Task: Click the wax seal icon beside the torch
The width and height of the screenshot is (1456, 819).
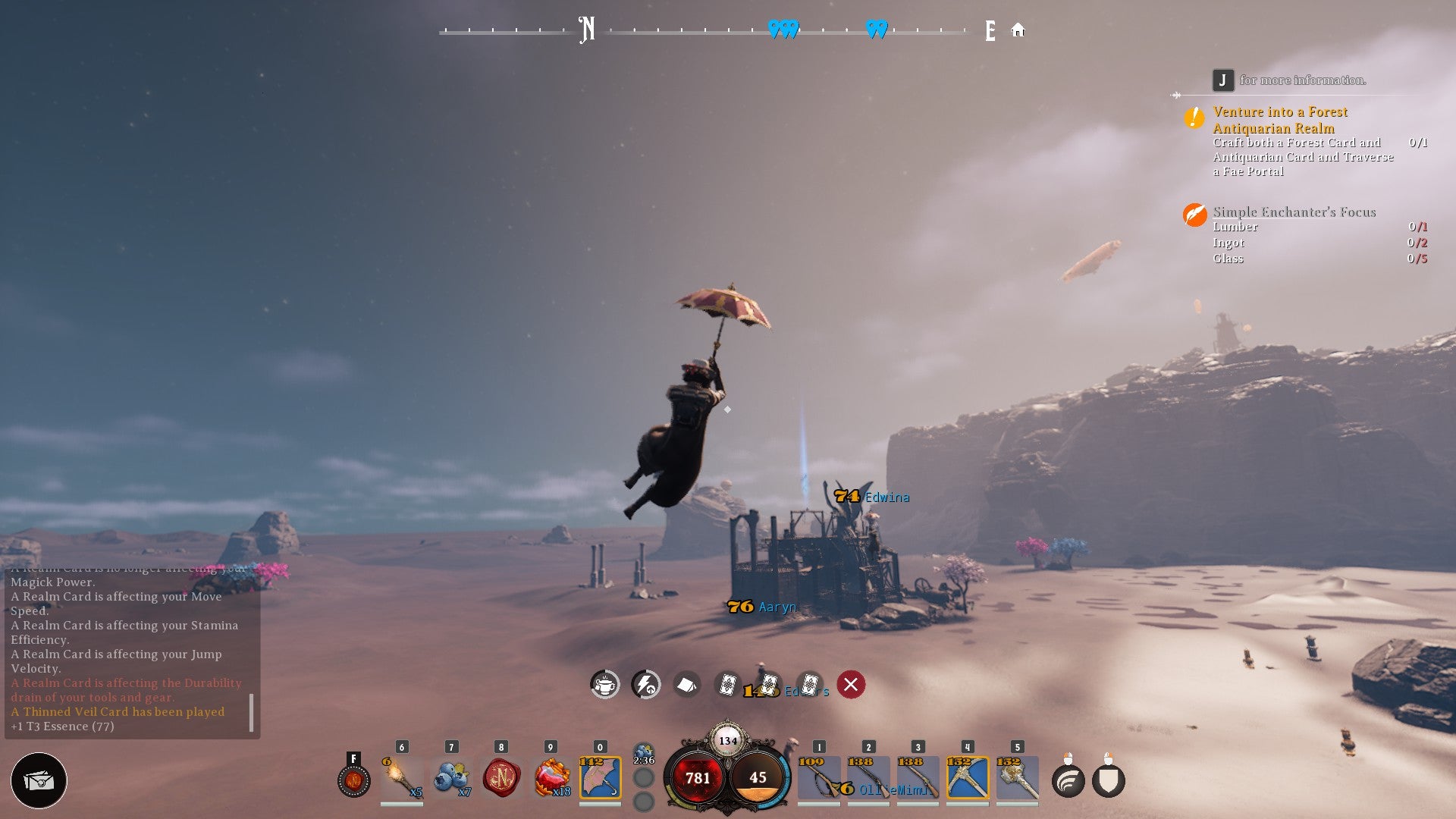Action: (354, 780)
